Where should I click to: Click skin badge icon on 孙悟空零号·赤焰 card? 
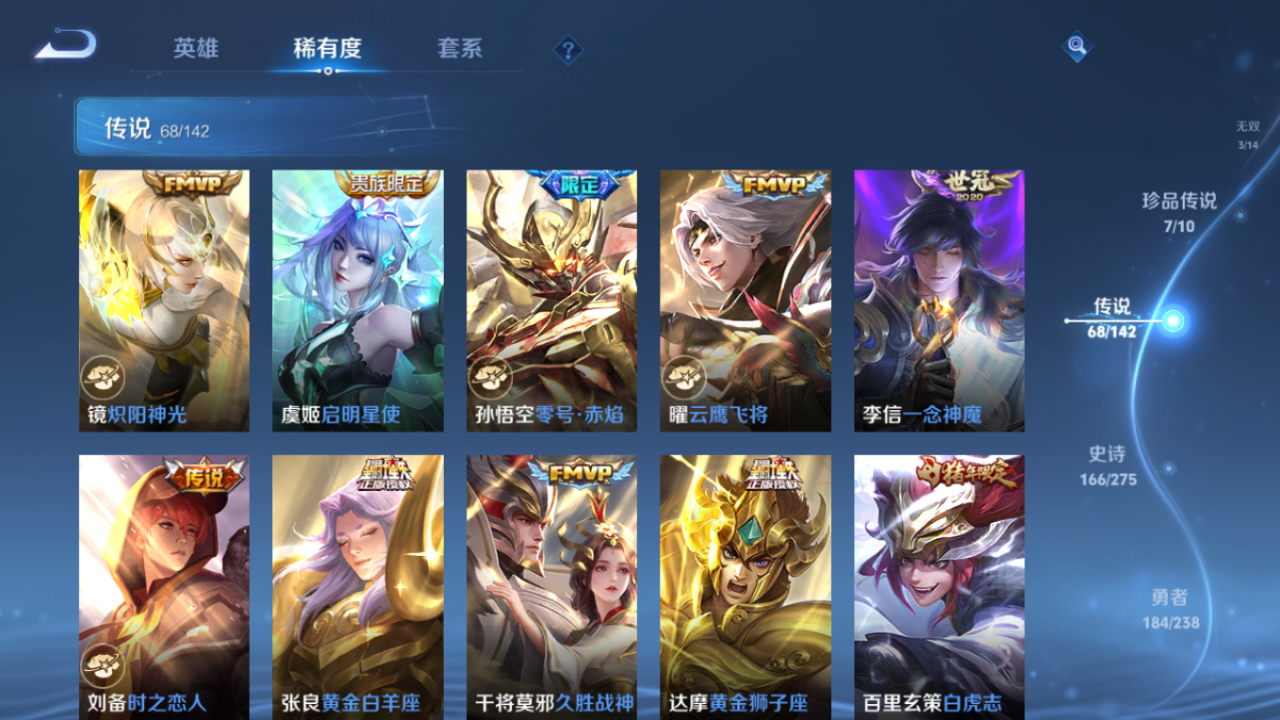tap(487, 378)
